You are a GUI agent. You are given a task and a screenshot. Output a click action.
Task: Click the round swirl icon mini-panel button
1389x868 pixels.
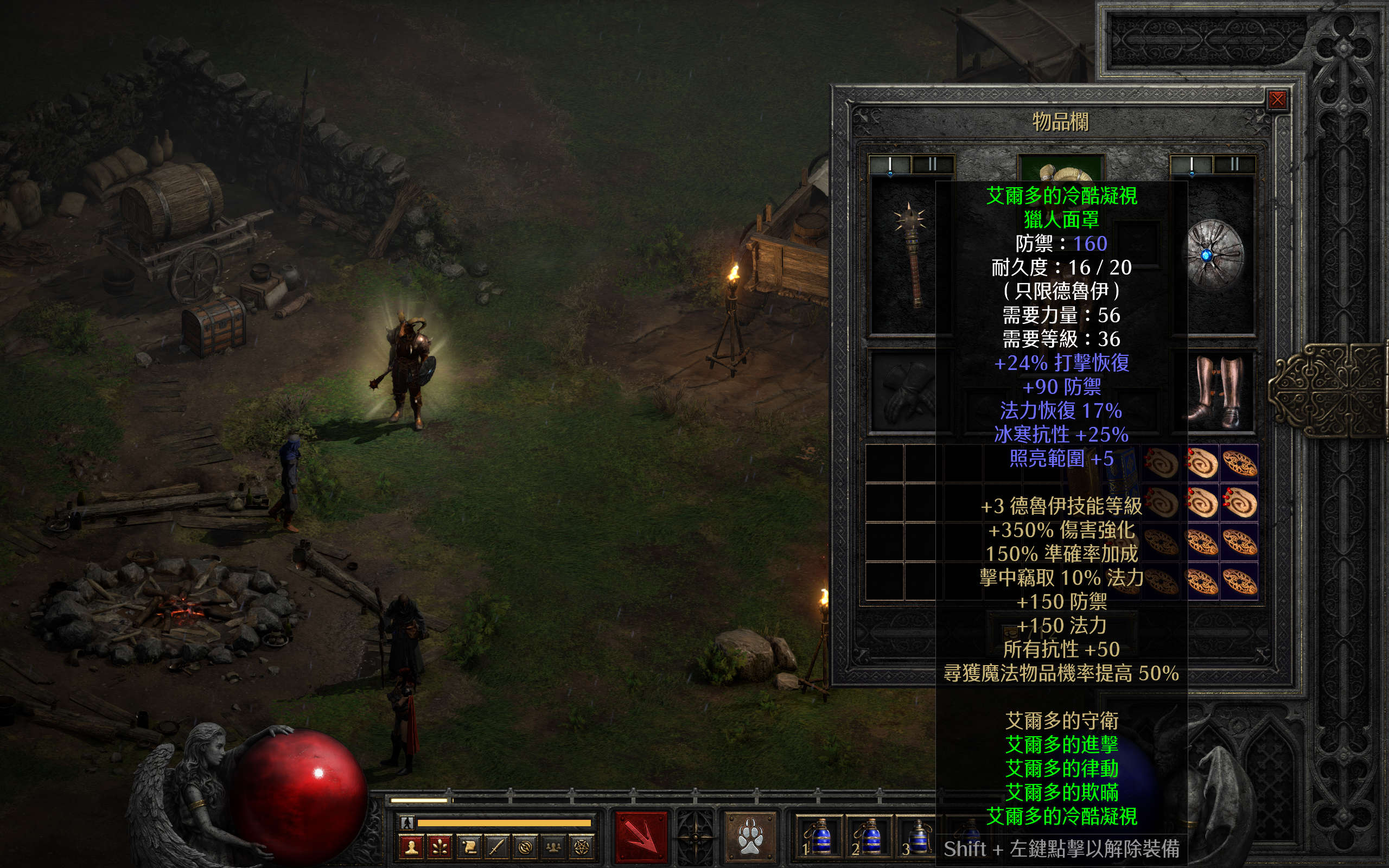coord(525,847)
